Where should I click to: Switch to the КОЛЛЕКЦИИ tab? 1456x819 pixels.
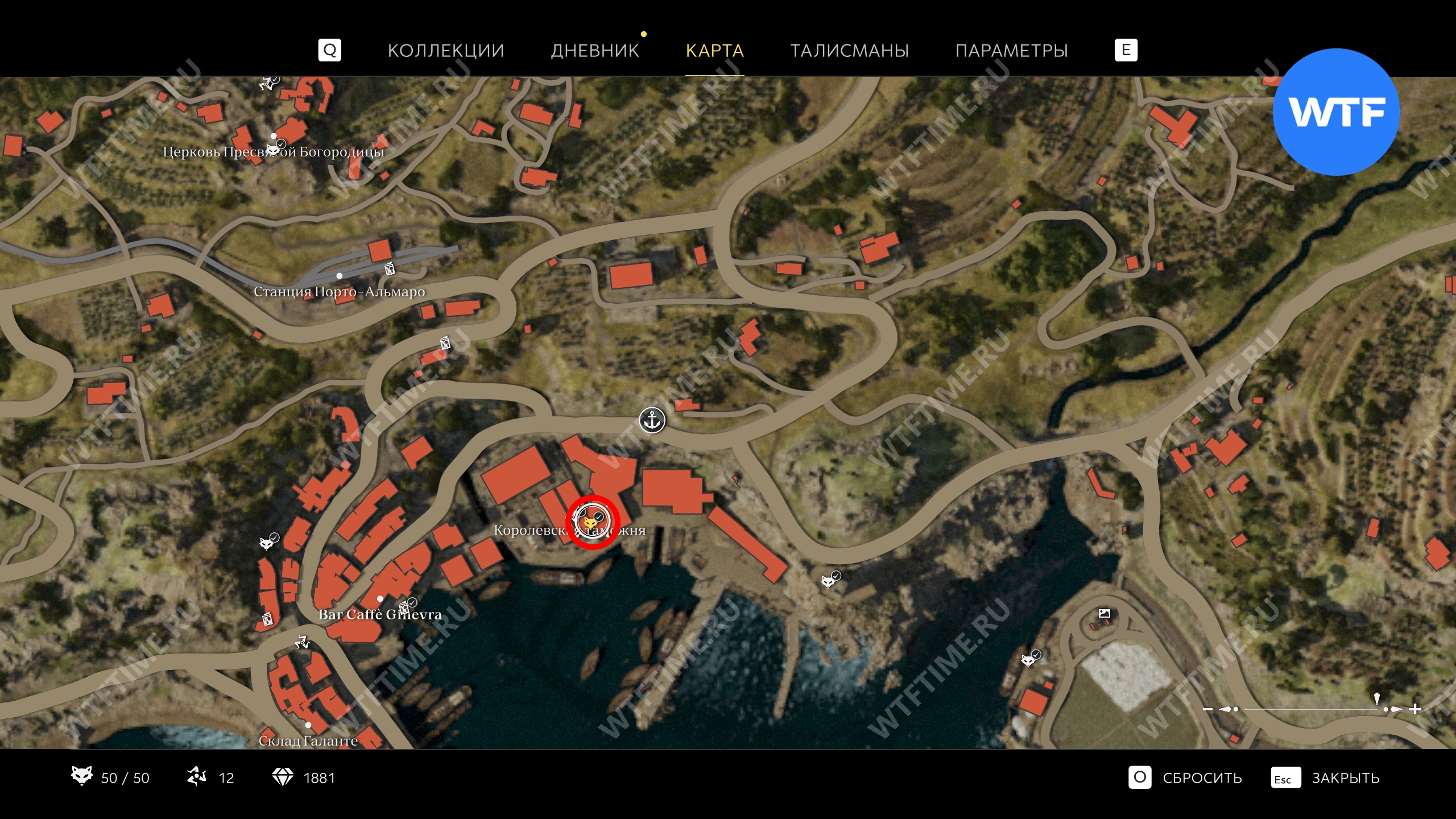click(445, 51)
